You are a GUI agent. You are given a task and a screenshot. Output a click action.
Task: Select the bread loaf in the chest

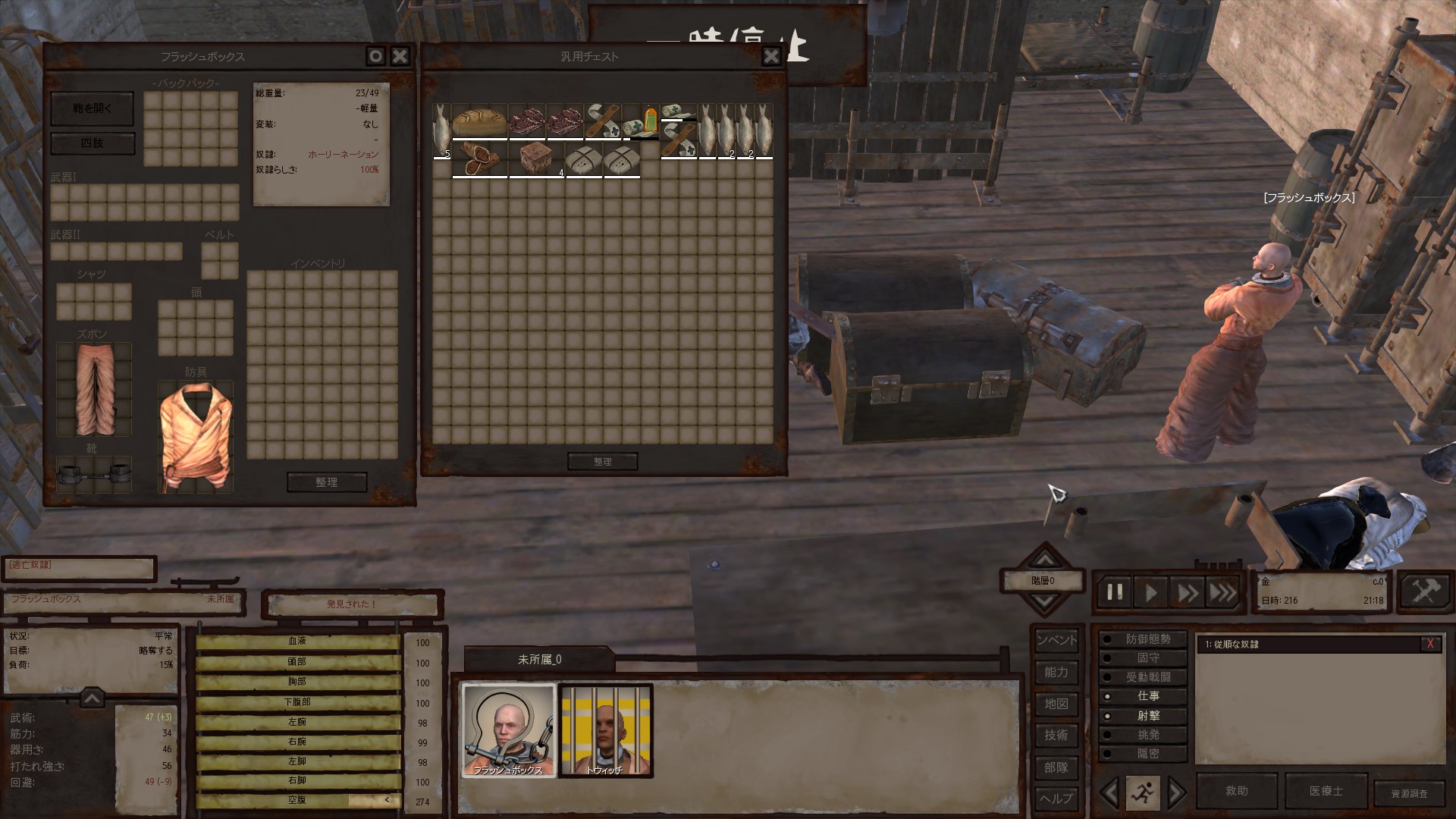[479, 122]
